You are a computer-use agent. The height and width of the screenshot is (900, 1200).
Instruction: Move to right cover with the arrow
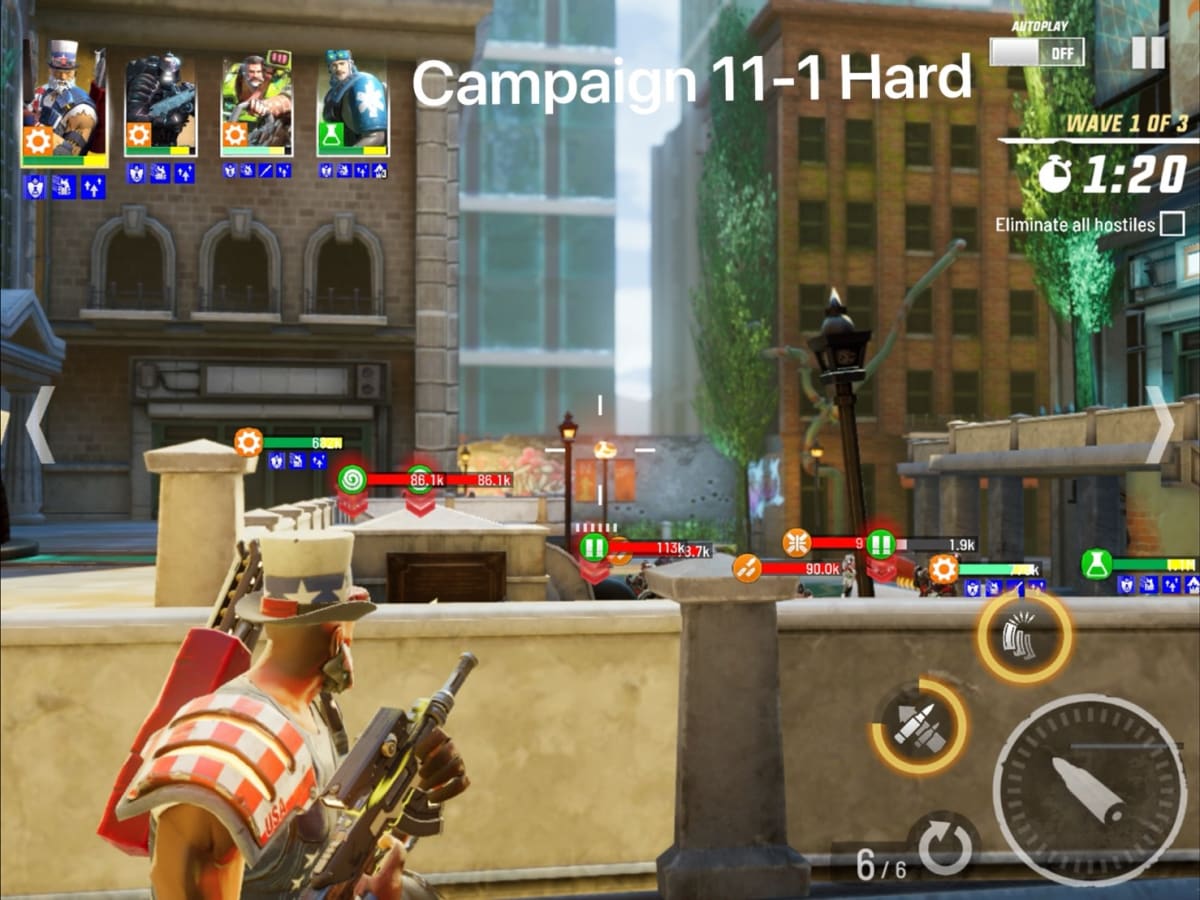tap(1160, 425)
